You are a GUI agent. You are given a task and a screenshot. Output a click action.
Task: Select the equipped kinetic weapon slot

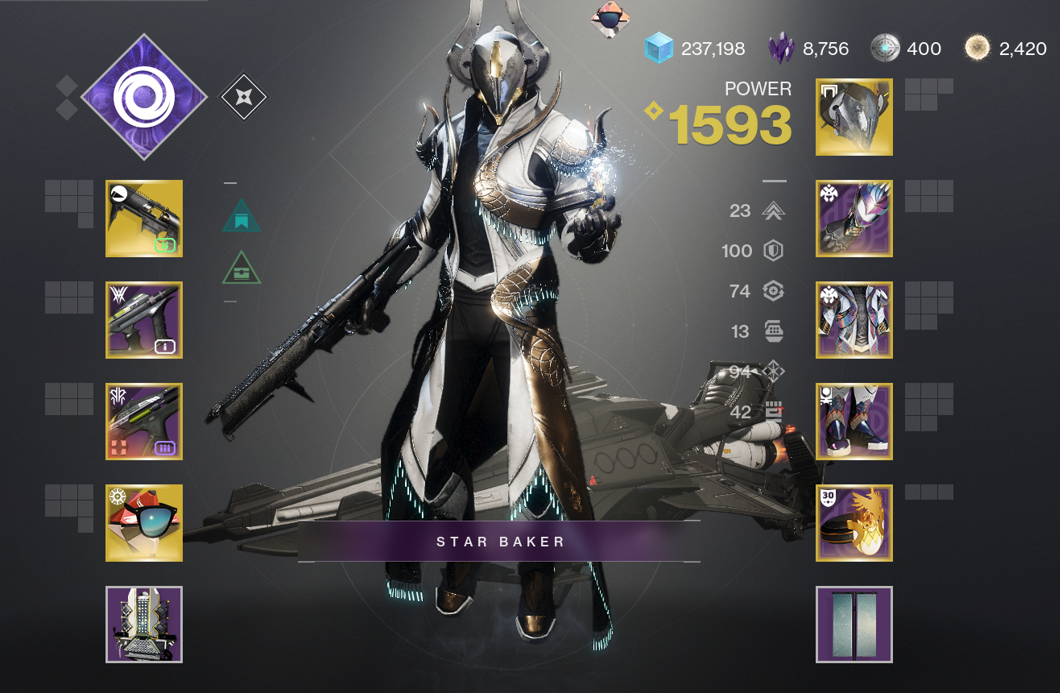tap(144, 218)
